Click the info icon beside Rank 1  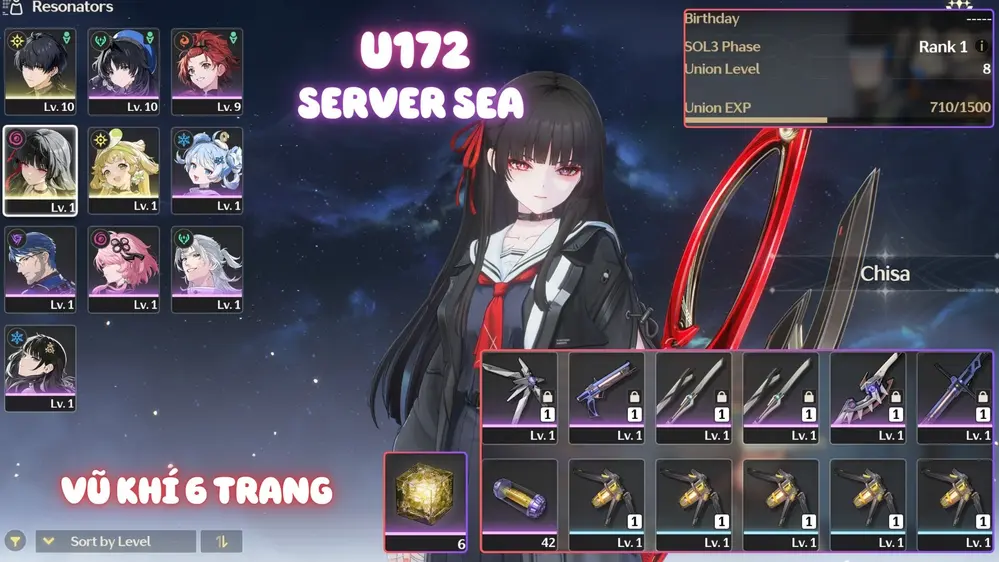coord(981,47)
